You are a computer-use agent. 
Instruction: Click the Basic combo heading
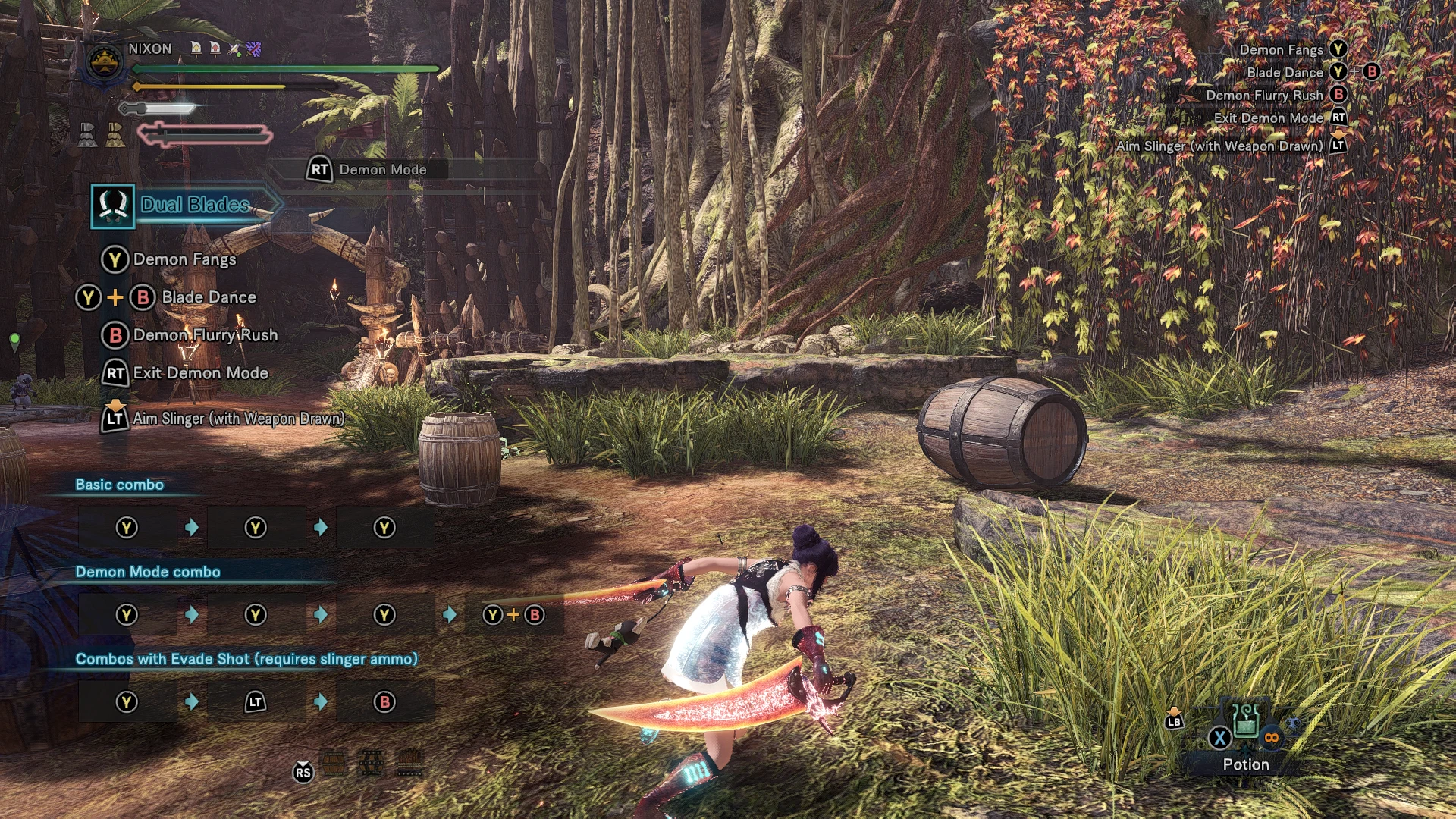pyautogui.click(x=119, y=485)
